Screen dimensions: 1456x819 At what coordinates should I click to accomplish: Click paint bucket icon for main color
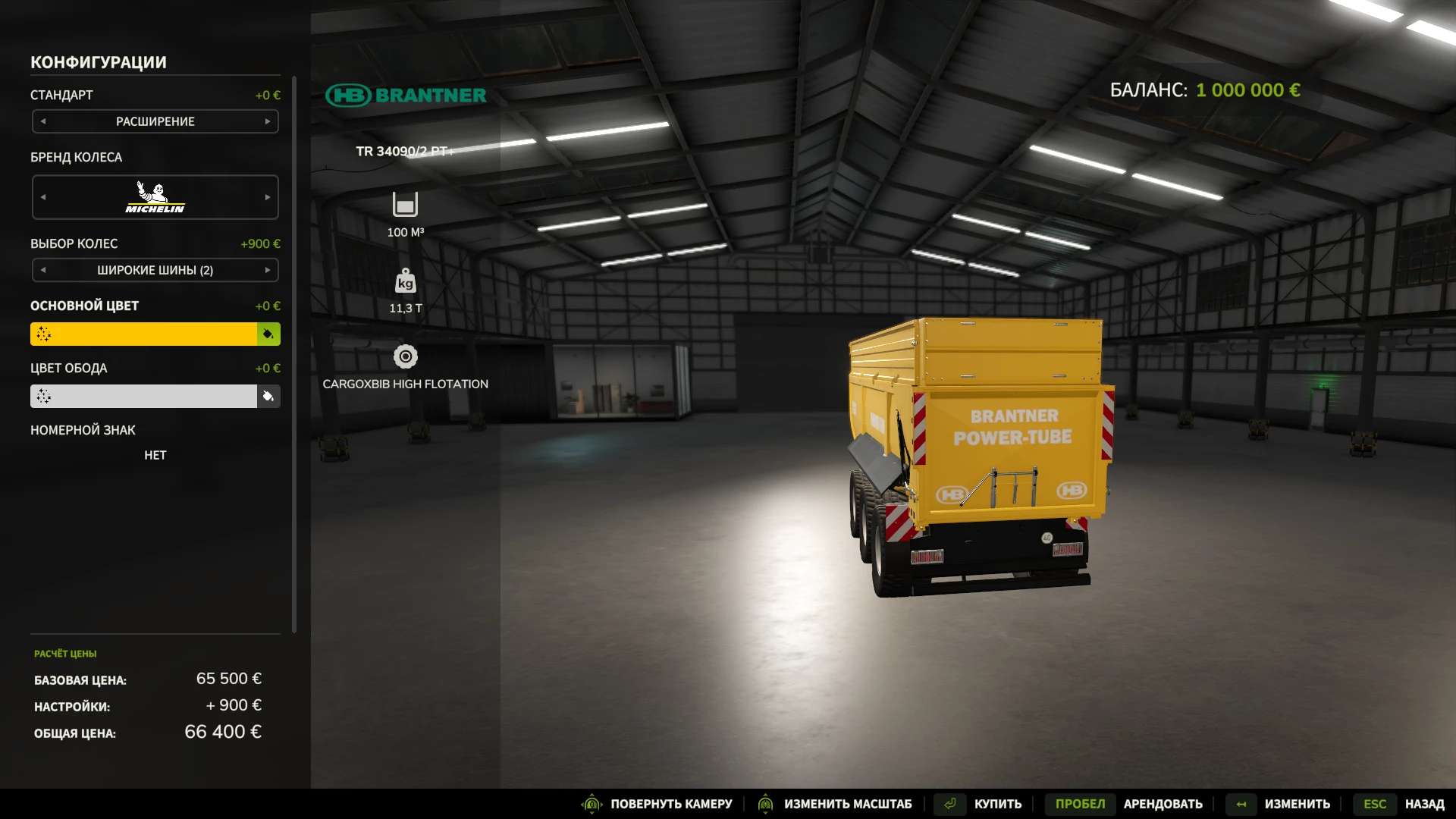pos(268,334)
